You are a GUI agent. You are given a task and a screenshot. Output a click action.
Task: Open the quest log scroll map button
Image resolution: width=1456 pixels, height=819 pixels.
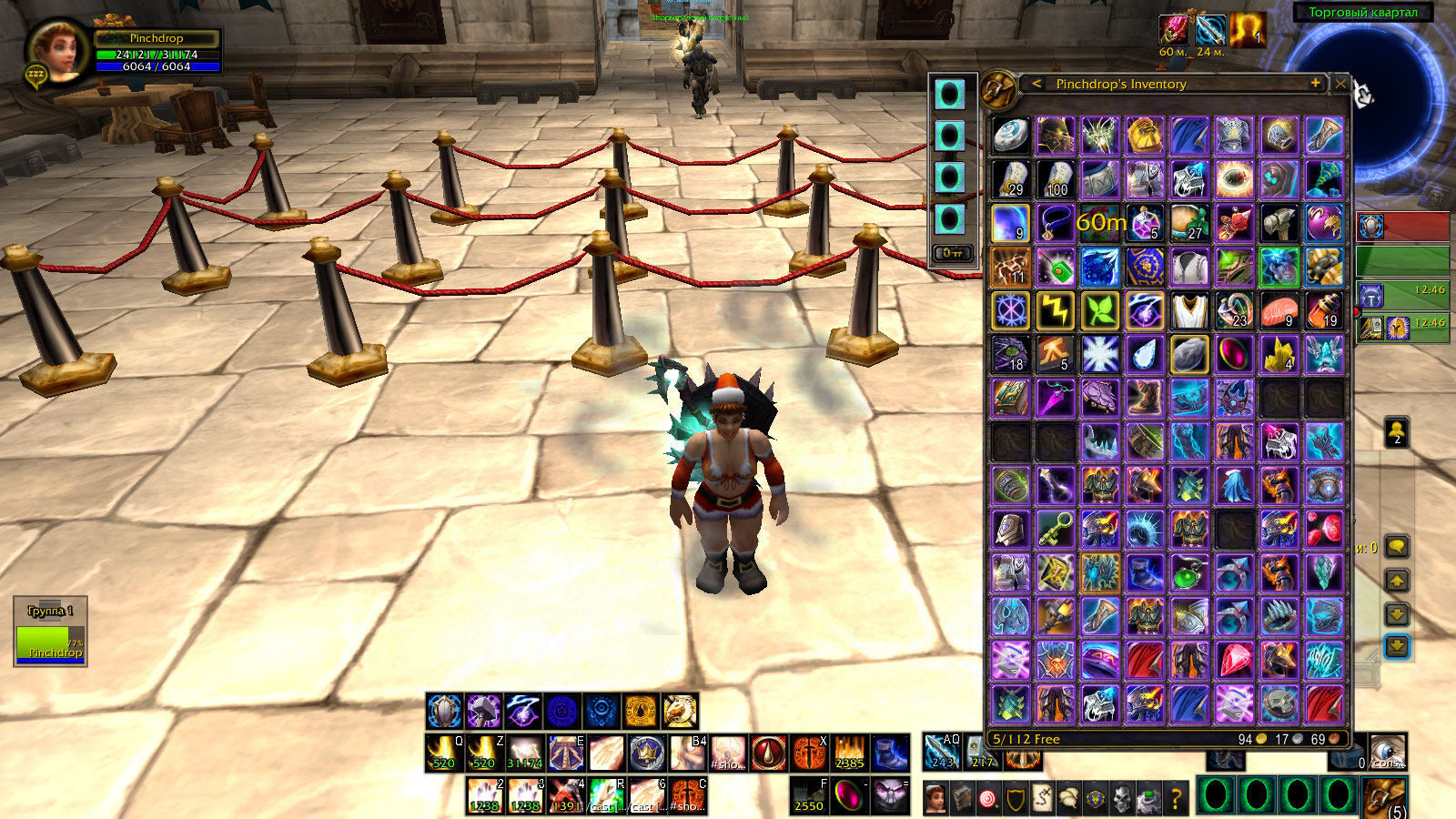point(1042,799)
